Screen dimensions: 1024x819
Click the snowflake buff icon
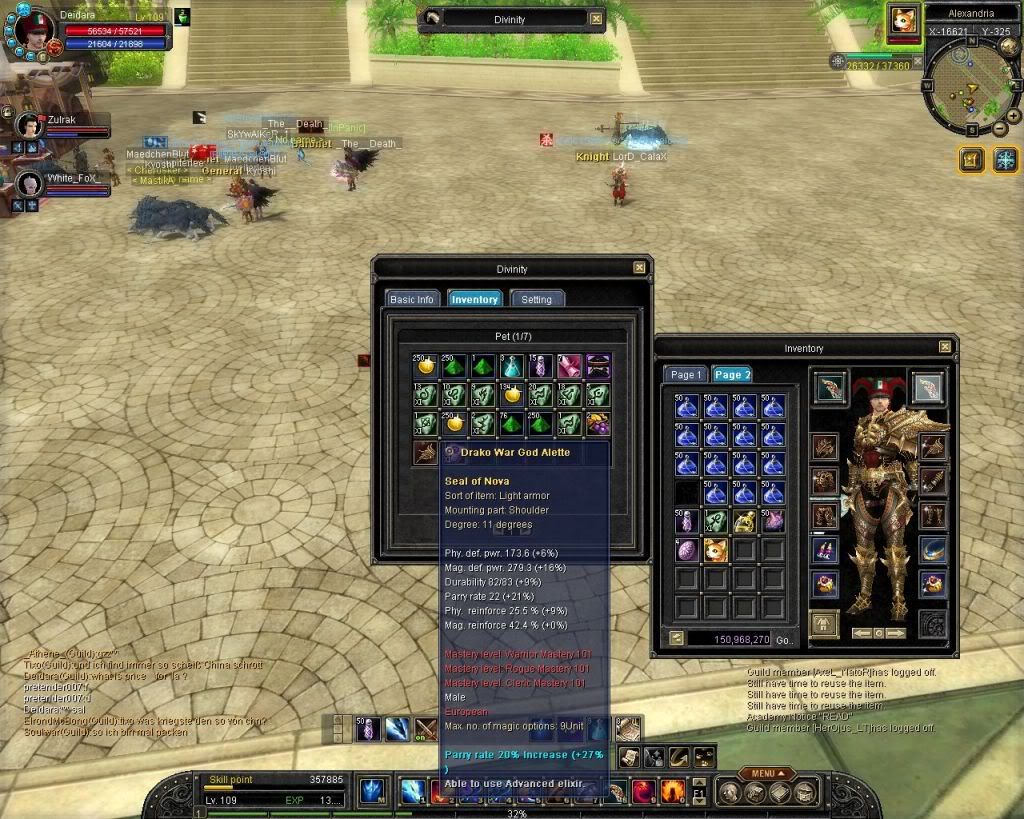pos(1005,159)
